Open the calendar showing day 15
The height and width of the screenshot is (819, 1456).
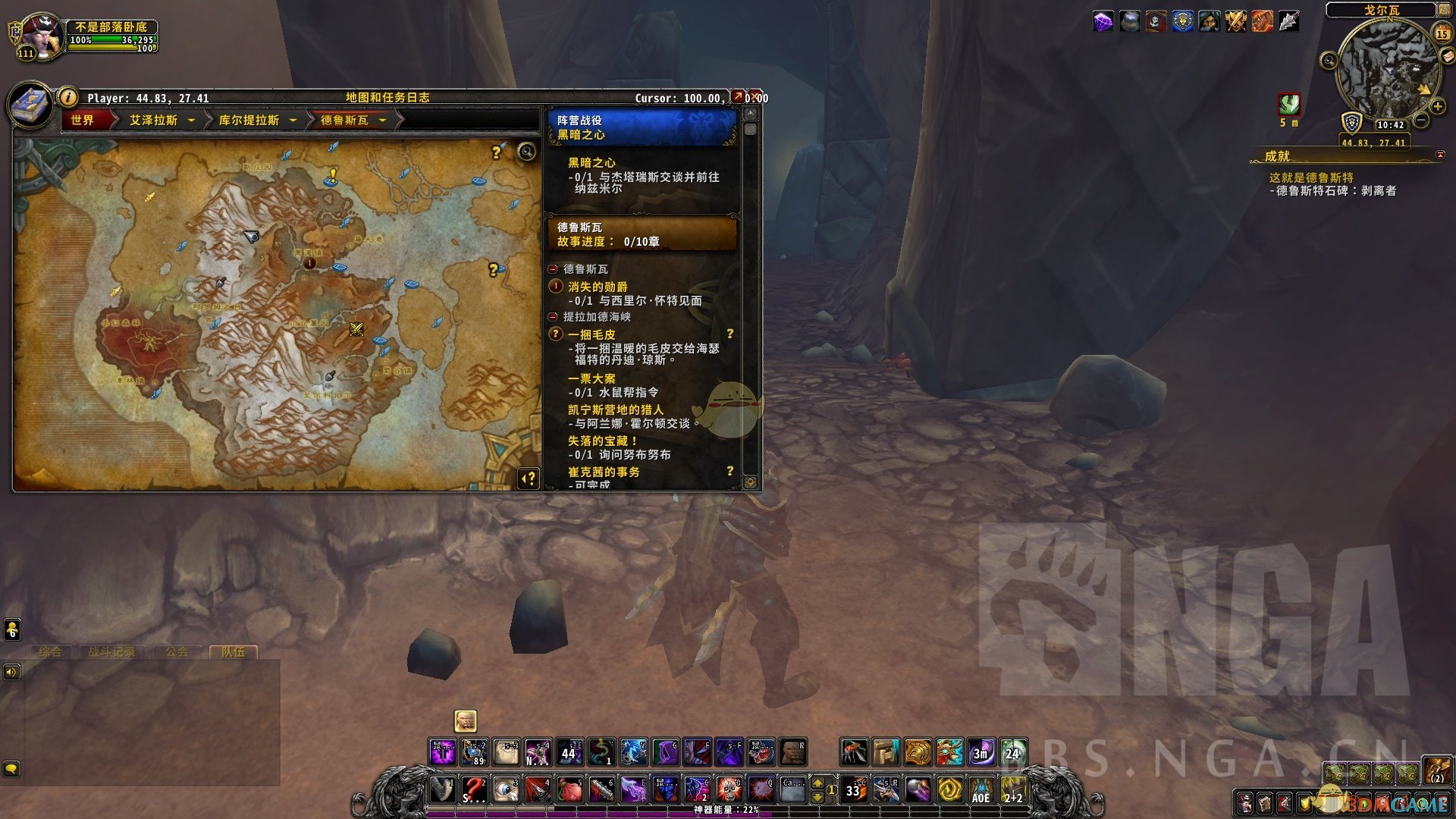(x=1442, y=33)
